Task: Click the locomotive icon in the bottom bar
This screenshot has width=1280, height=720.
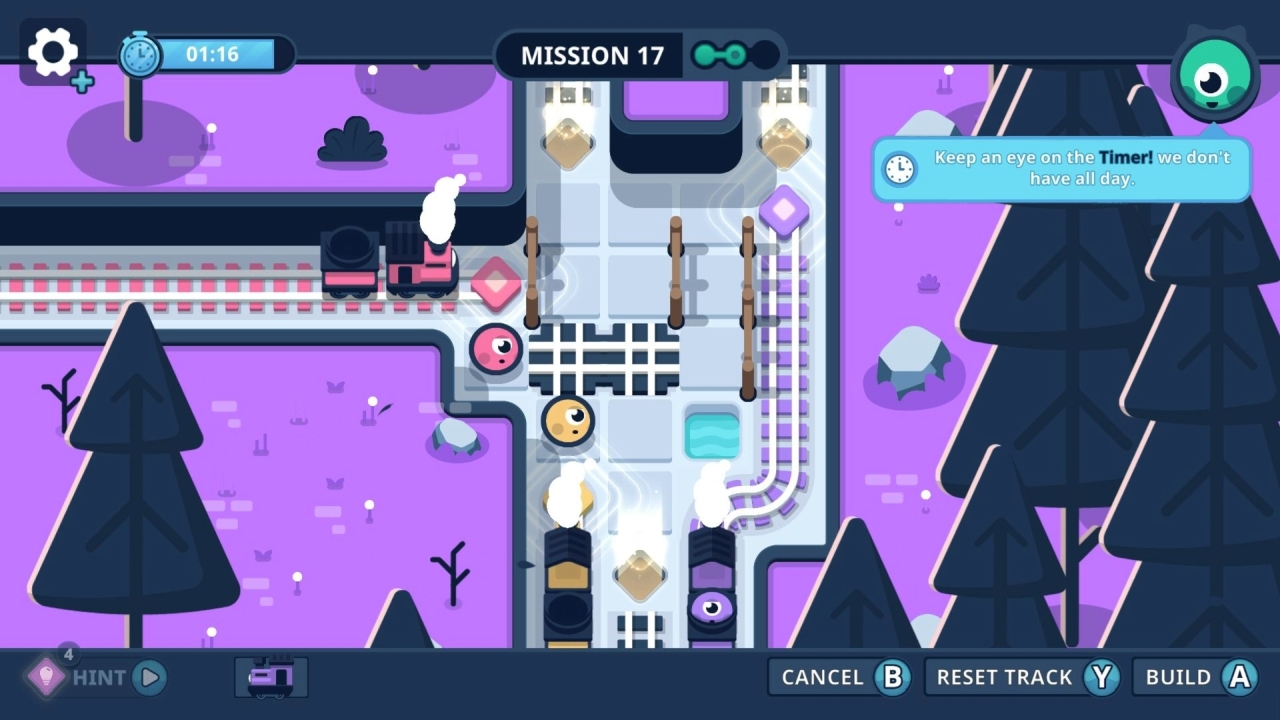Action: click(269, 677)
